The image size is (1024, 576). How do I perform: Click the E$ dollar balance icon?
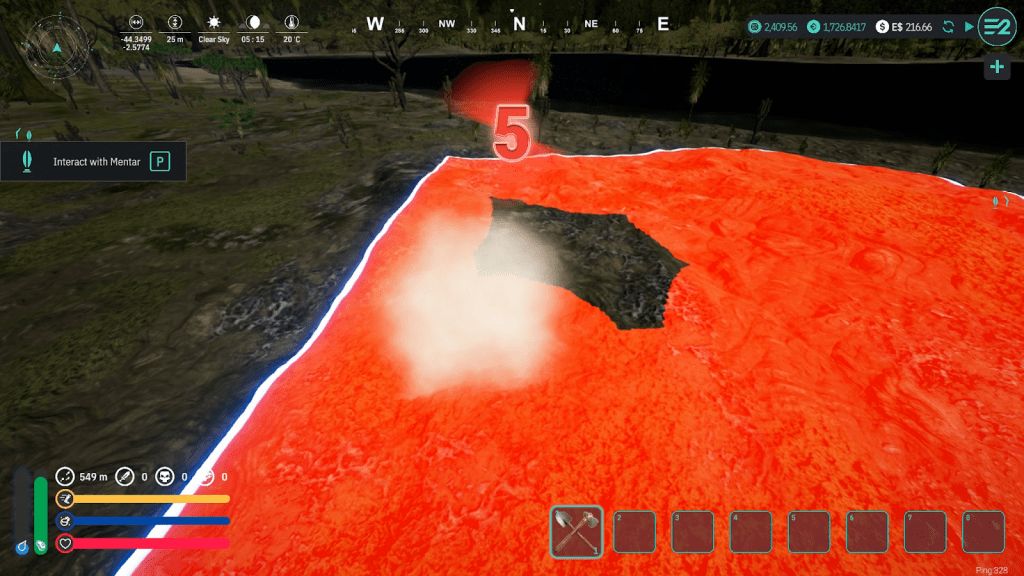click(882, 27)
